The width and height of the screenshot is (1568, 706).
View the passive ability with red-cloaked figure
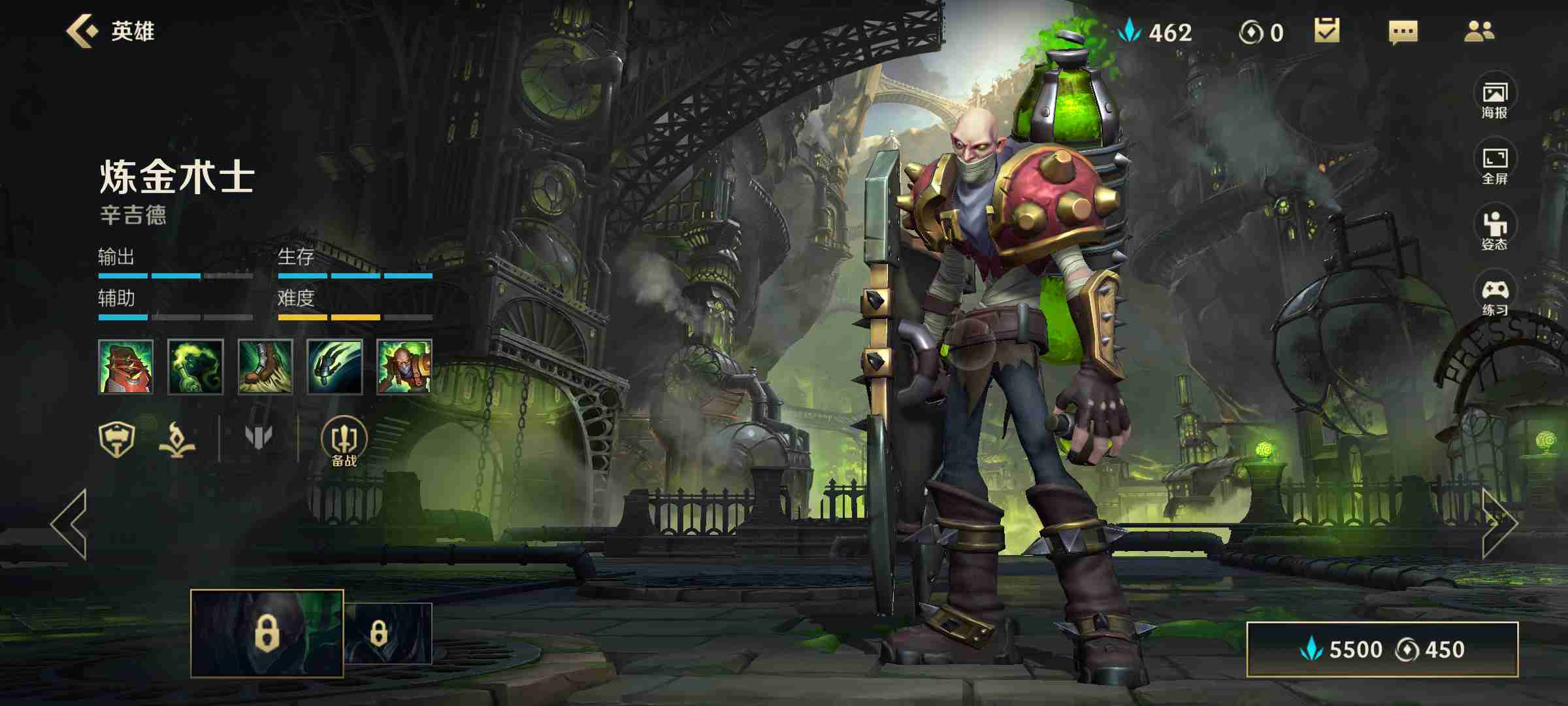point(125,367)
